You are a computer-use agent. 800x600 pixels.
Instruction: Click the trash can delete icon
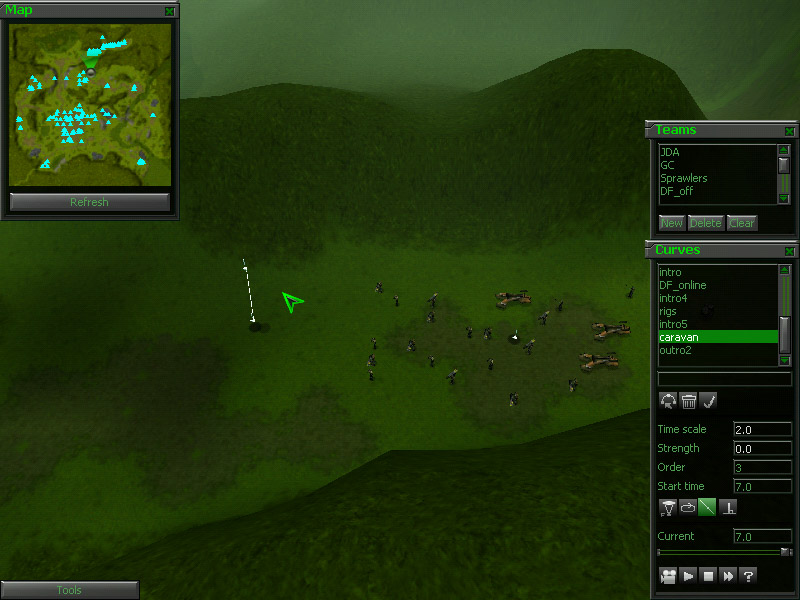click(688, 401)
